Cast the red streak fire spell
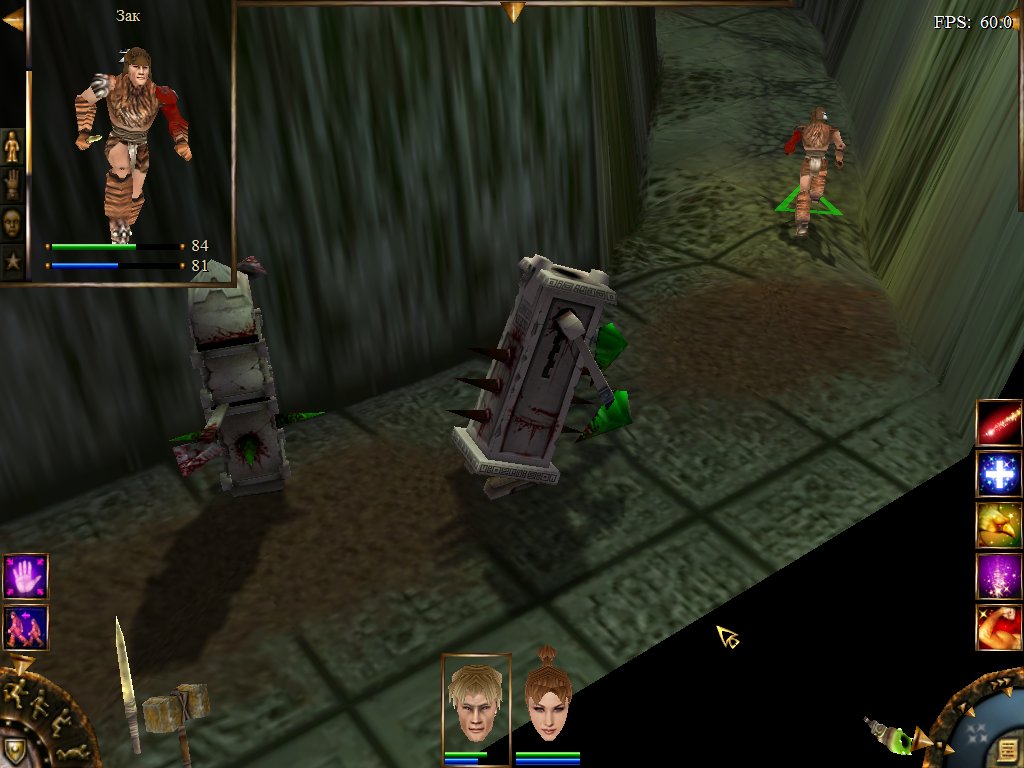Image resolution: width=1024 pixels, height=768 pixels. (999, 423)
